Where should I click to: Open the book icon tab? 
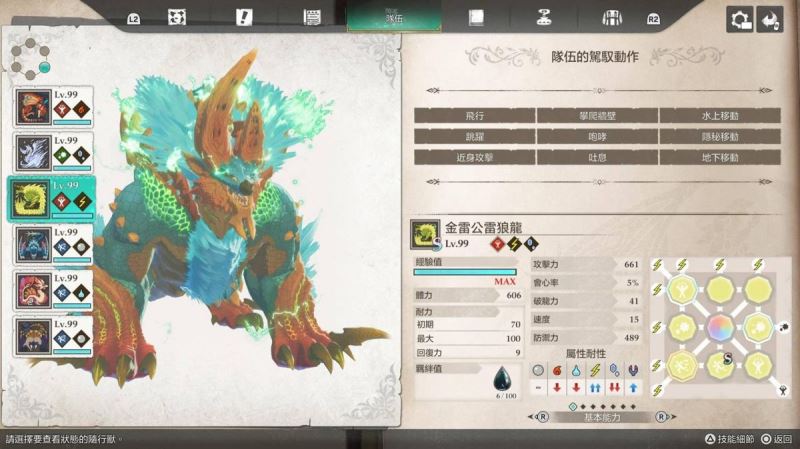coord(476,18)
